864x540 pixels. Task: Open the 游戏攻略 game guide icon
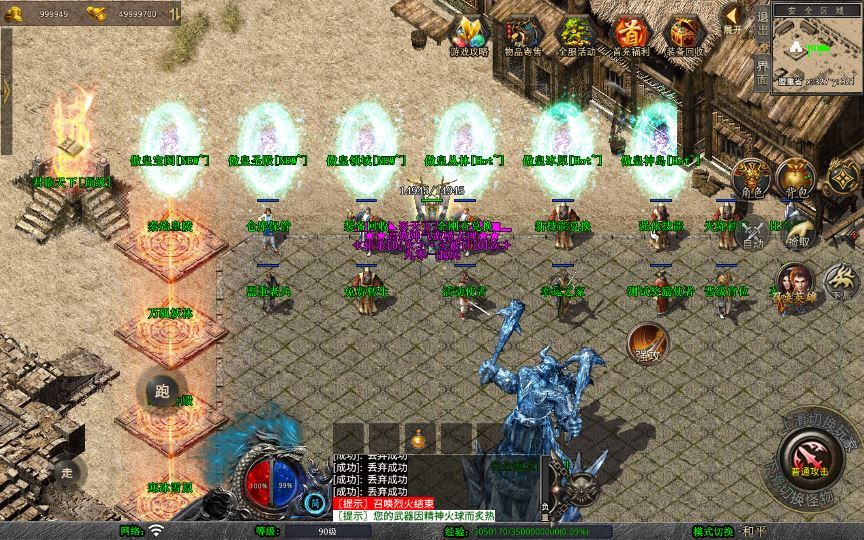[x=469, y=35]
